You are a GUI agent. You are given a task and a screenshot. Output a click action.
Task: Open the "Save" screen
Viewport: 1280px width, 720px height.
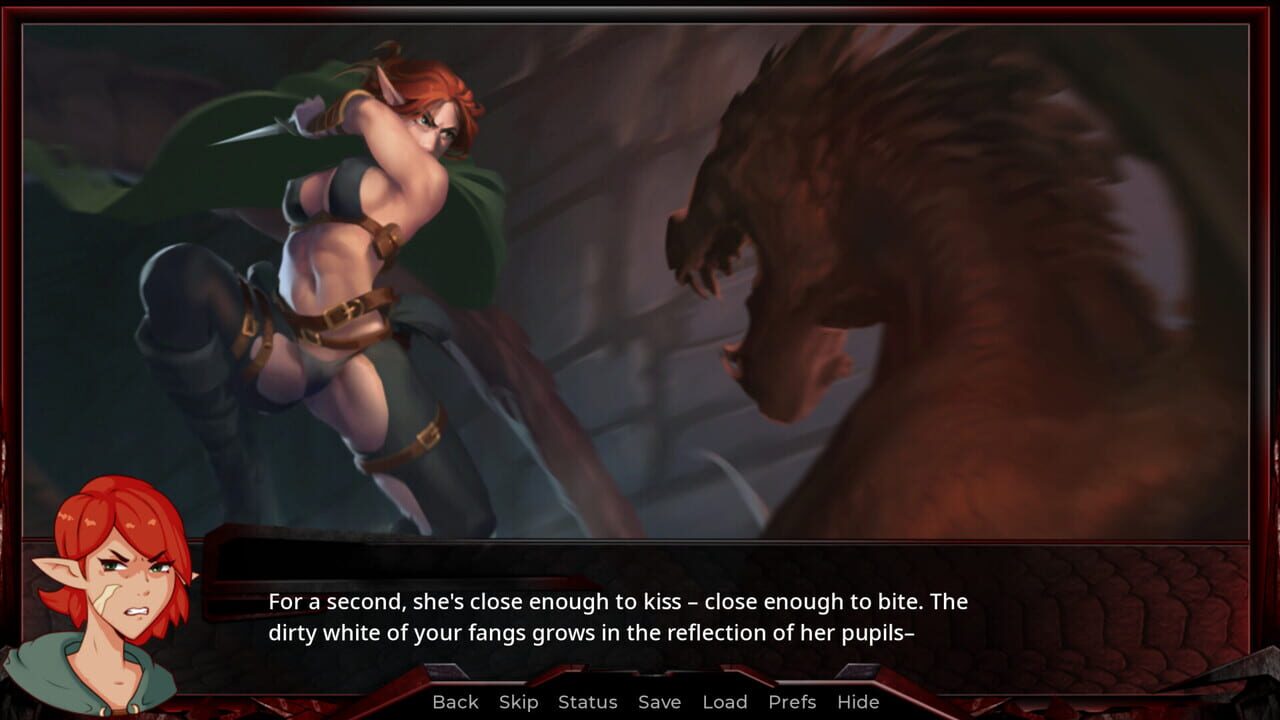click(x=659, y=702)
